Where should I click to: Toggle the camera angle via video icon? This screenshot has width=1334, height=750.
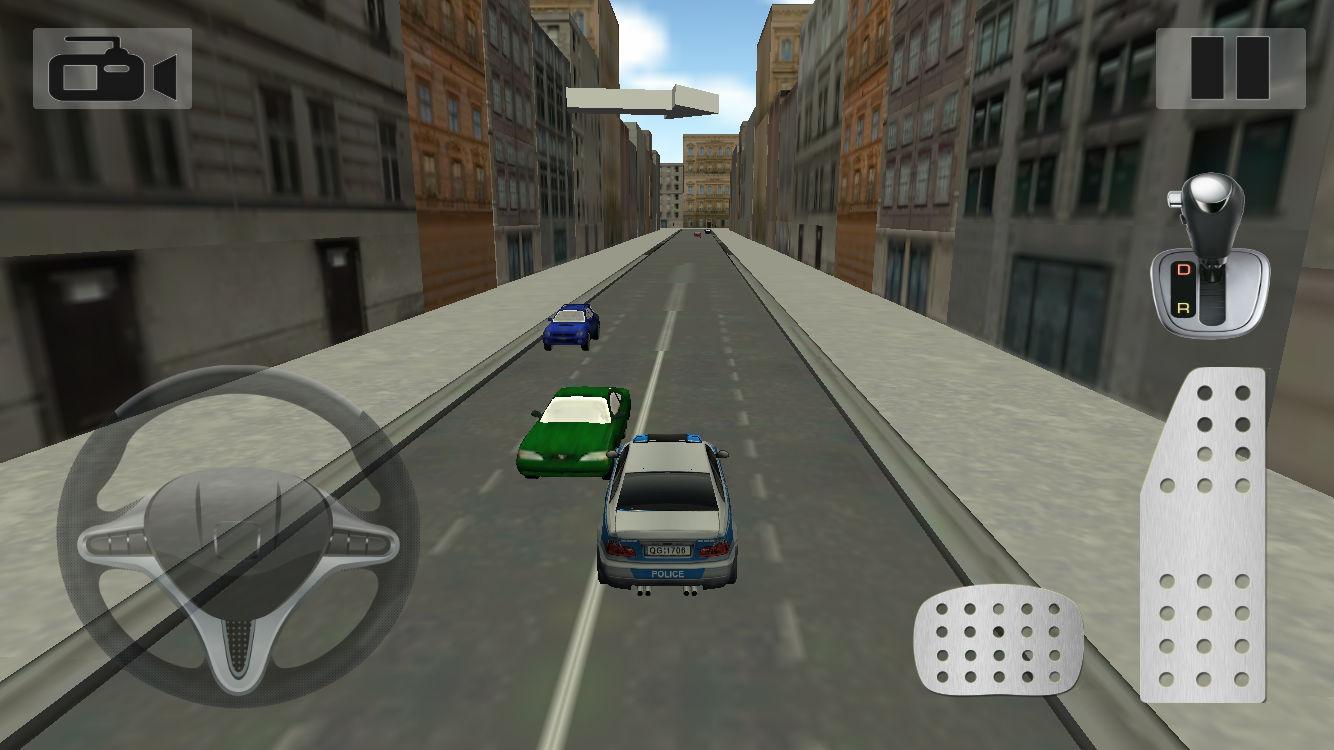click(113, 69)
